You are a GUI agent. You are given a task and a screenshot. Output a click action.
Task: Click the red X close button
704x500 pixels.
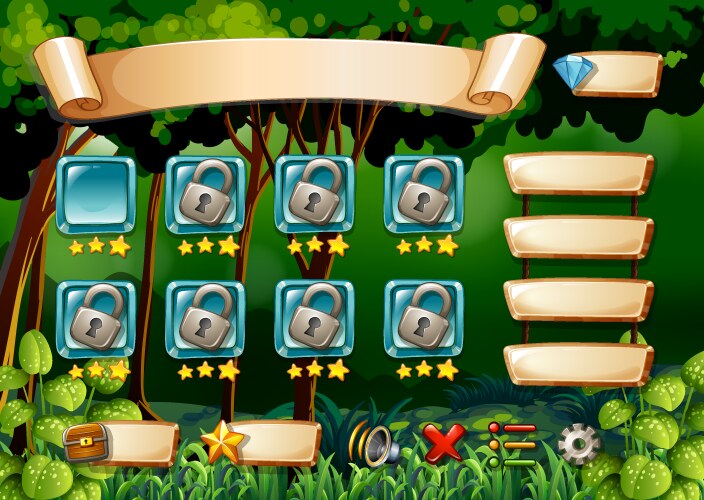pos(443,443)
